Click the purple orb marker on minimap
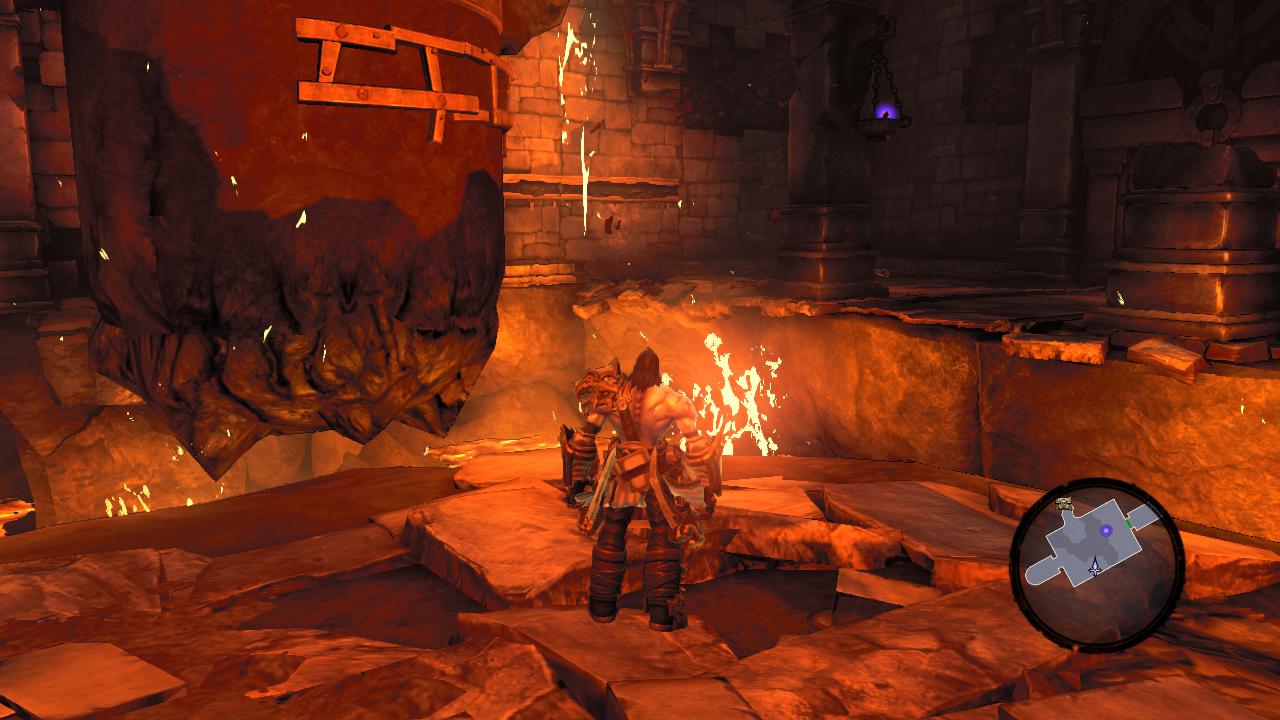This screenshot has height=720, width=1280. click(1106, 530)
